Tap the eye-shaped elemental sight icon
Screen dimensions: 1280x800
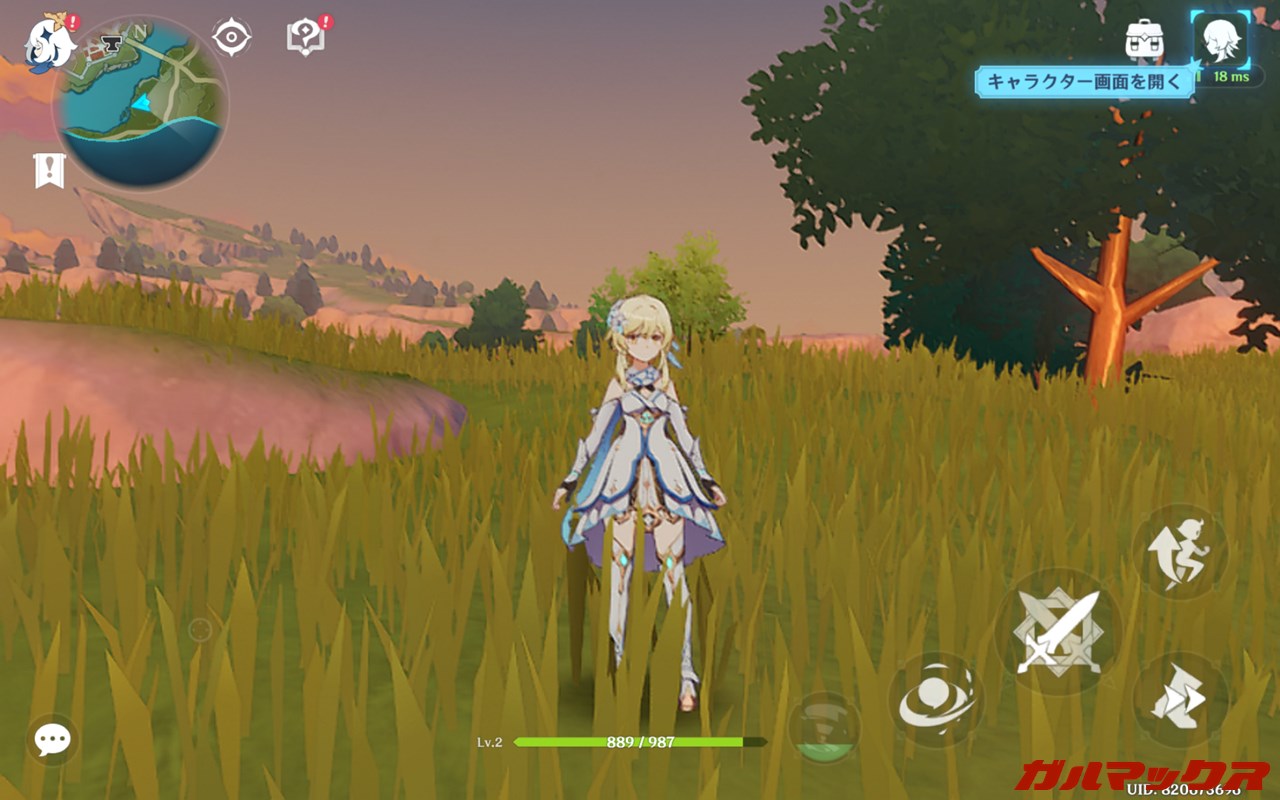pos(231,38)
